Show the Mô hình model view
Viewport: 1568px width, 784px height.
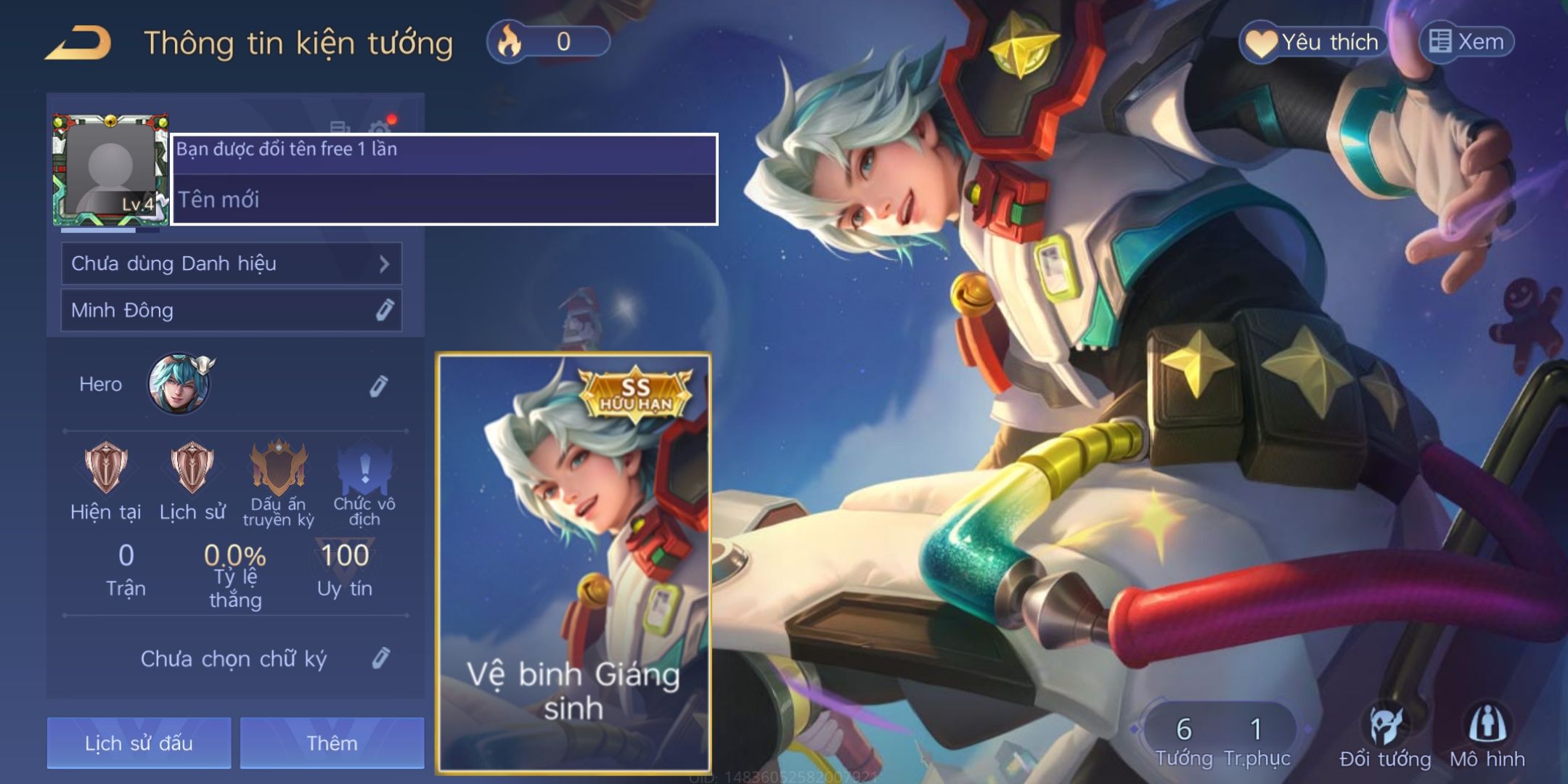click(x=1487, y=737)
